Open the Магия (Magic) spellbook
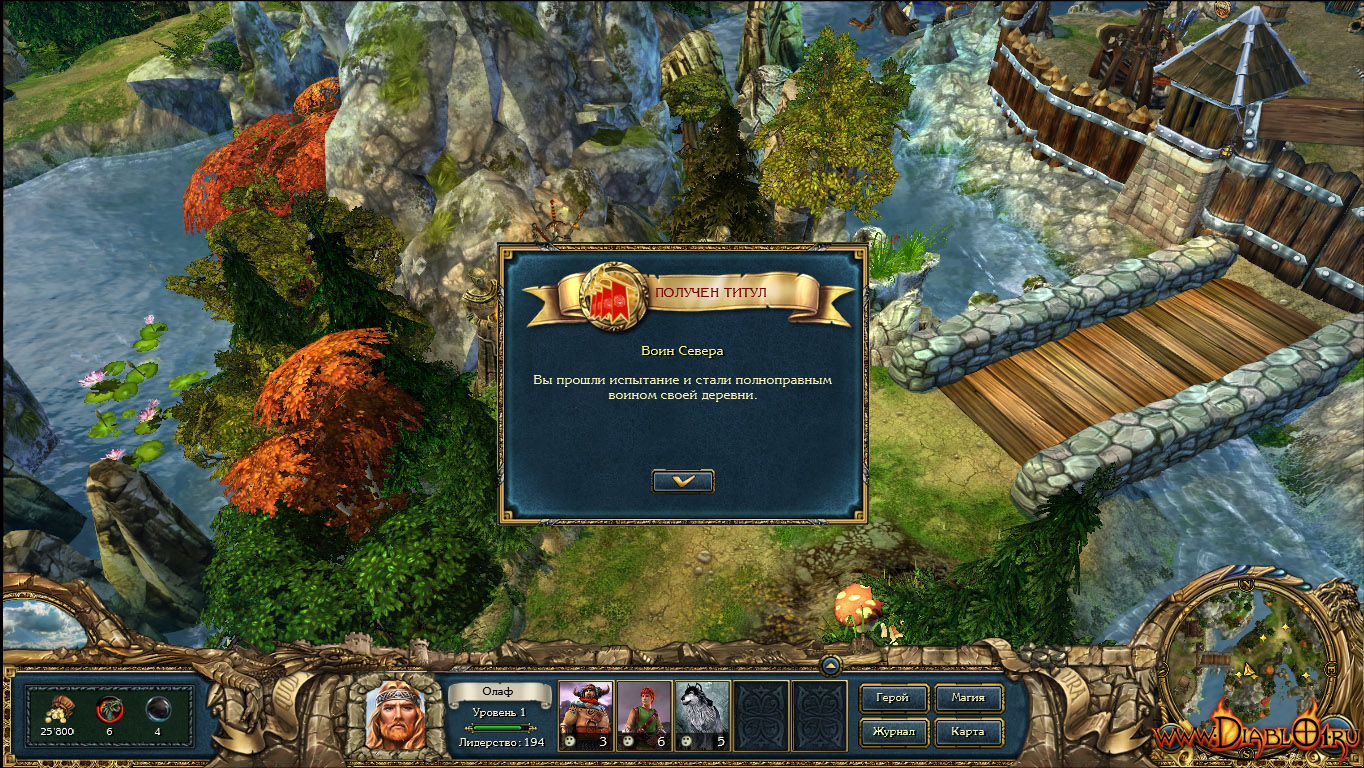The image size is (1364, 768). (x=968, y=698)
